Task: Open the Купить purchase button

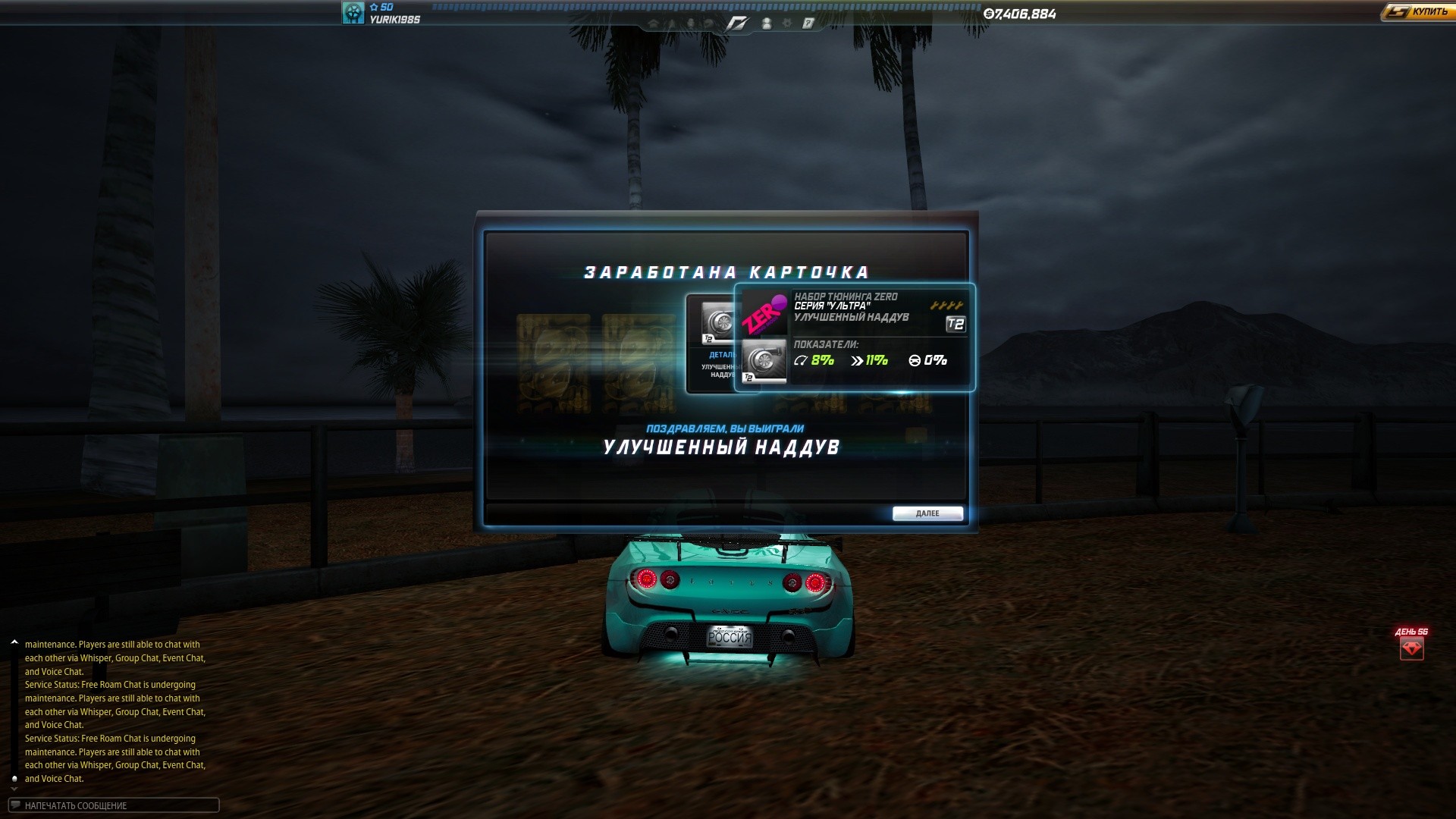Action: [x=1417, y=12]
